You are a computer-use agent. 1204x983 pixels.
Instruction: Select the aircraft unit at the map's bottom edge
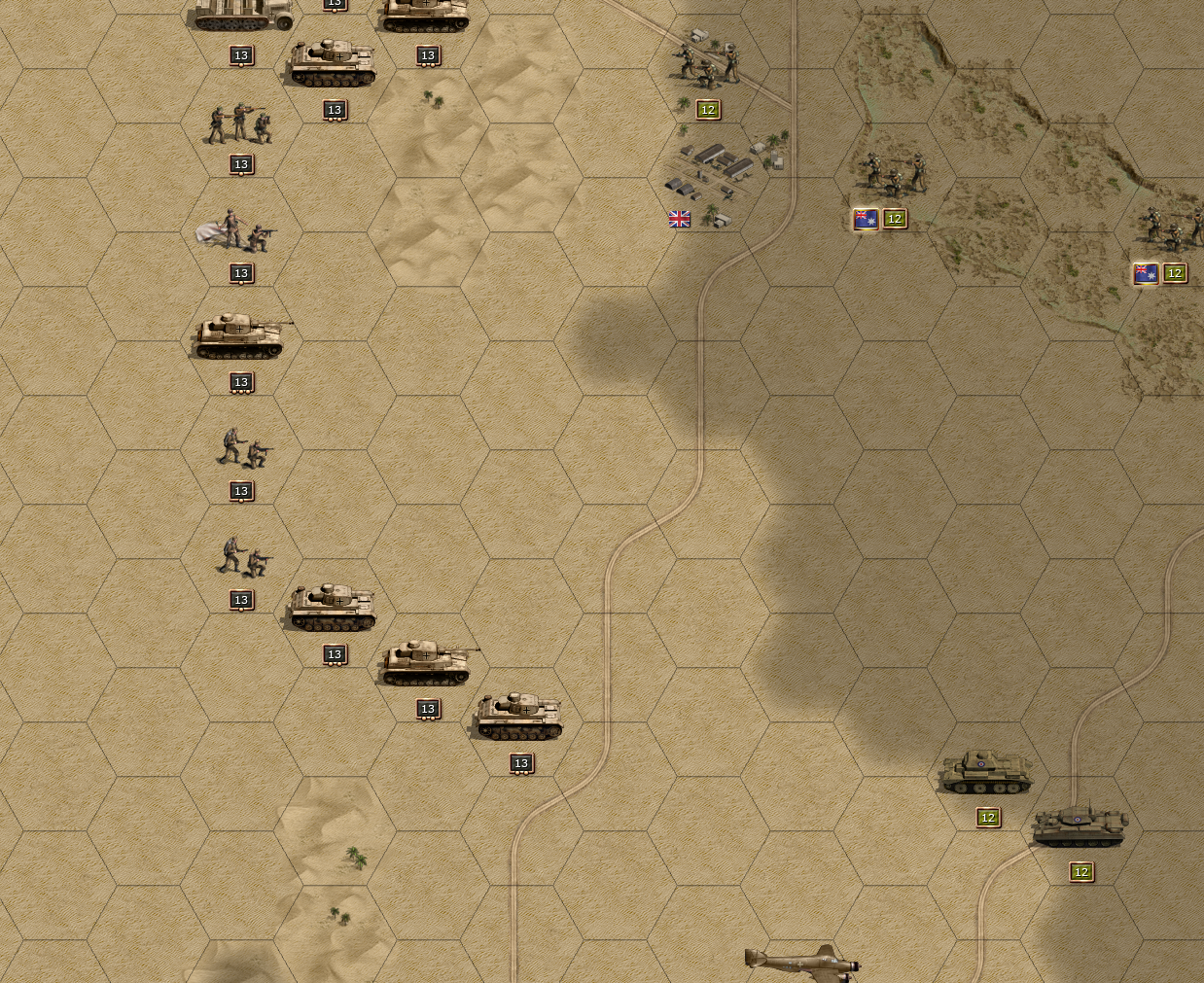click(802, 963)
